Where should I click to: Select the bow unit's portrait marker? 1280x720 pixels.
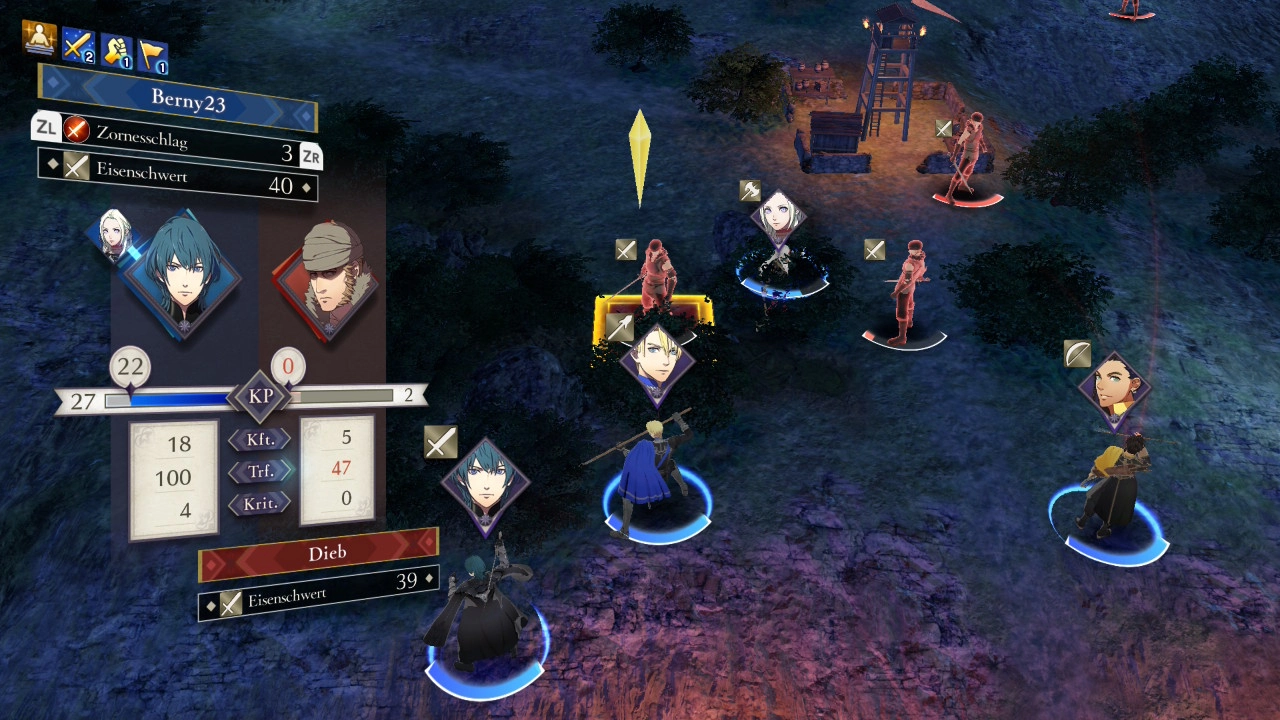coord(1114,389)
